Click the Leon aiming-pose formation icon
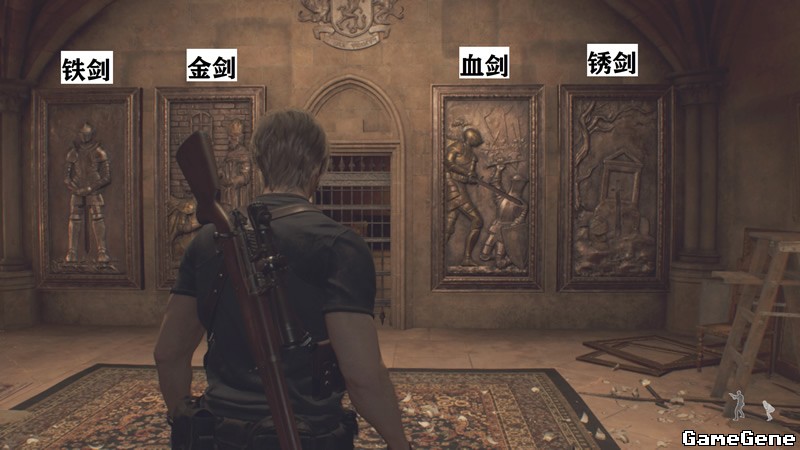 pyautogui.click(x=738, y=404)
